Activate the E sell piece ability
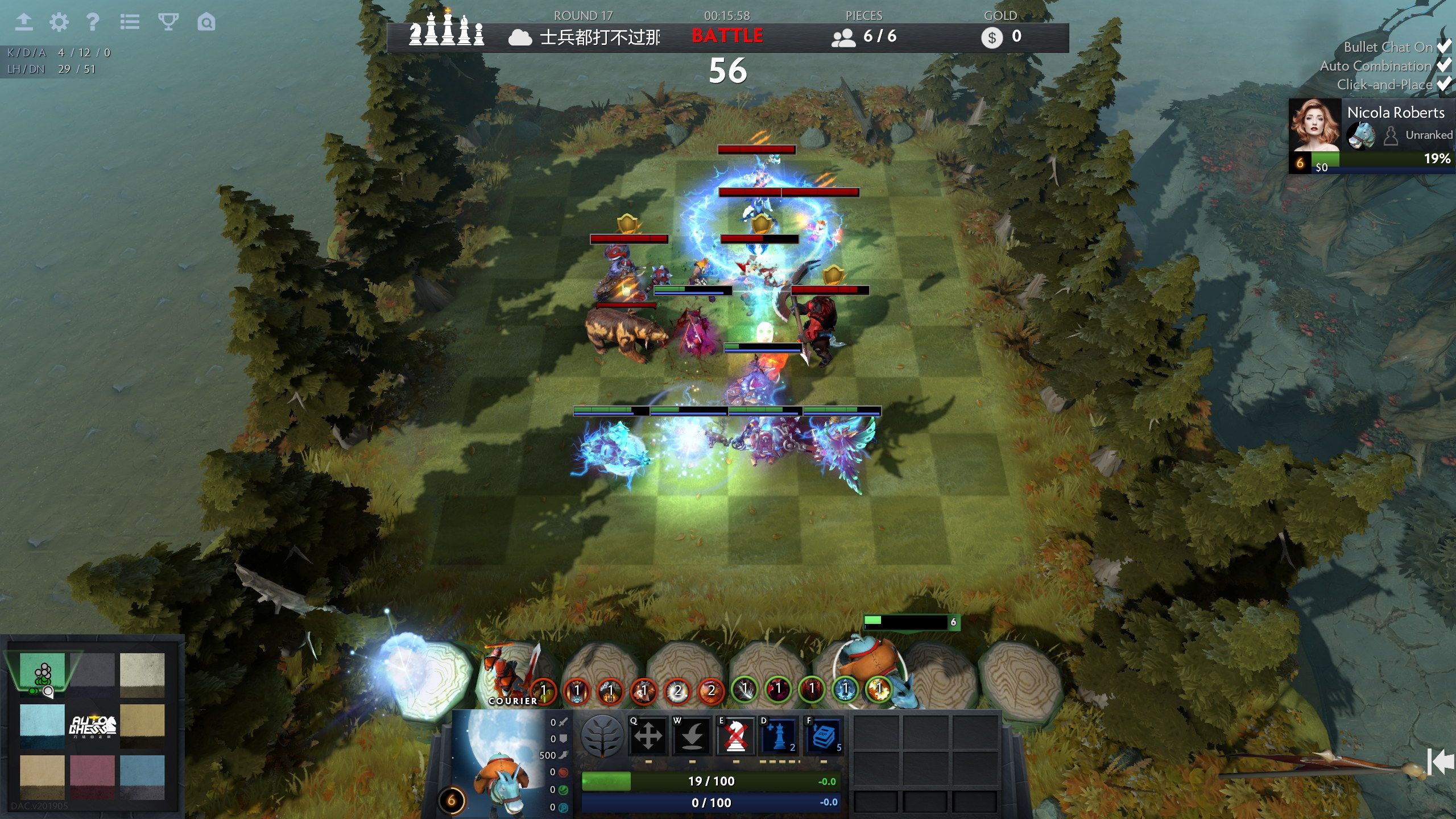Viewport: 1456px width, 819px height. pos(737,735)
